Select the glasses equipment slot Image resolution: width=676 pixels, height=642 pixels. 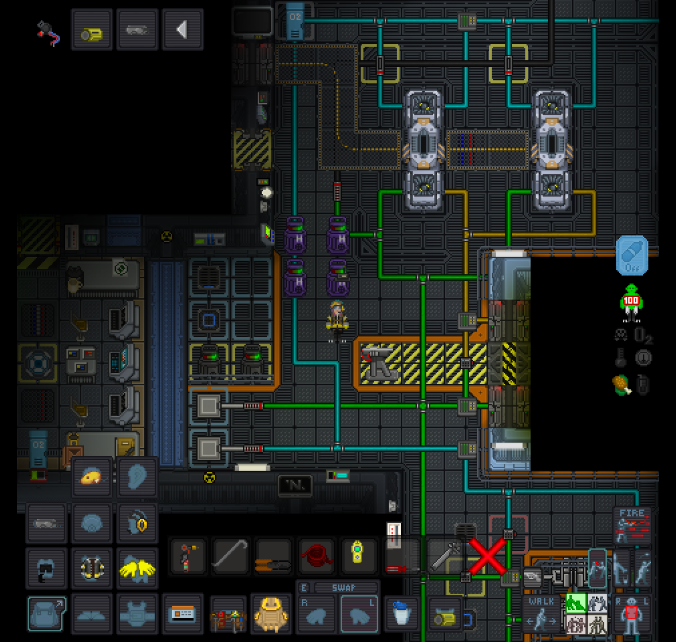click(48, 522)
